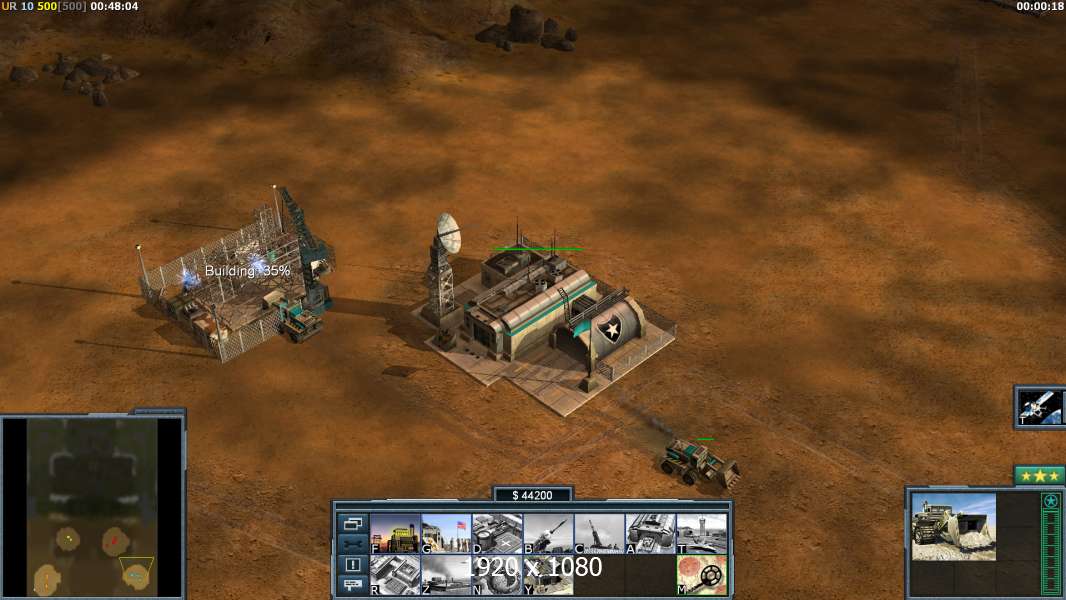Open the chat message button
The height and width of the screenshot is (600, 1066).
click(352, 586)
